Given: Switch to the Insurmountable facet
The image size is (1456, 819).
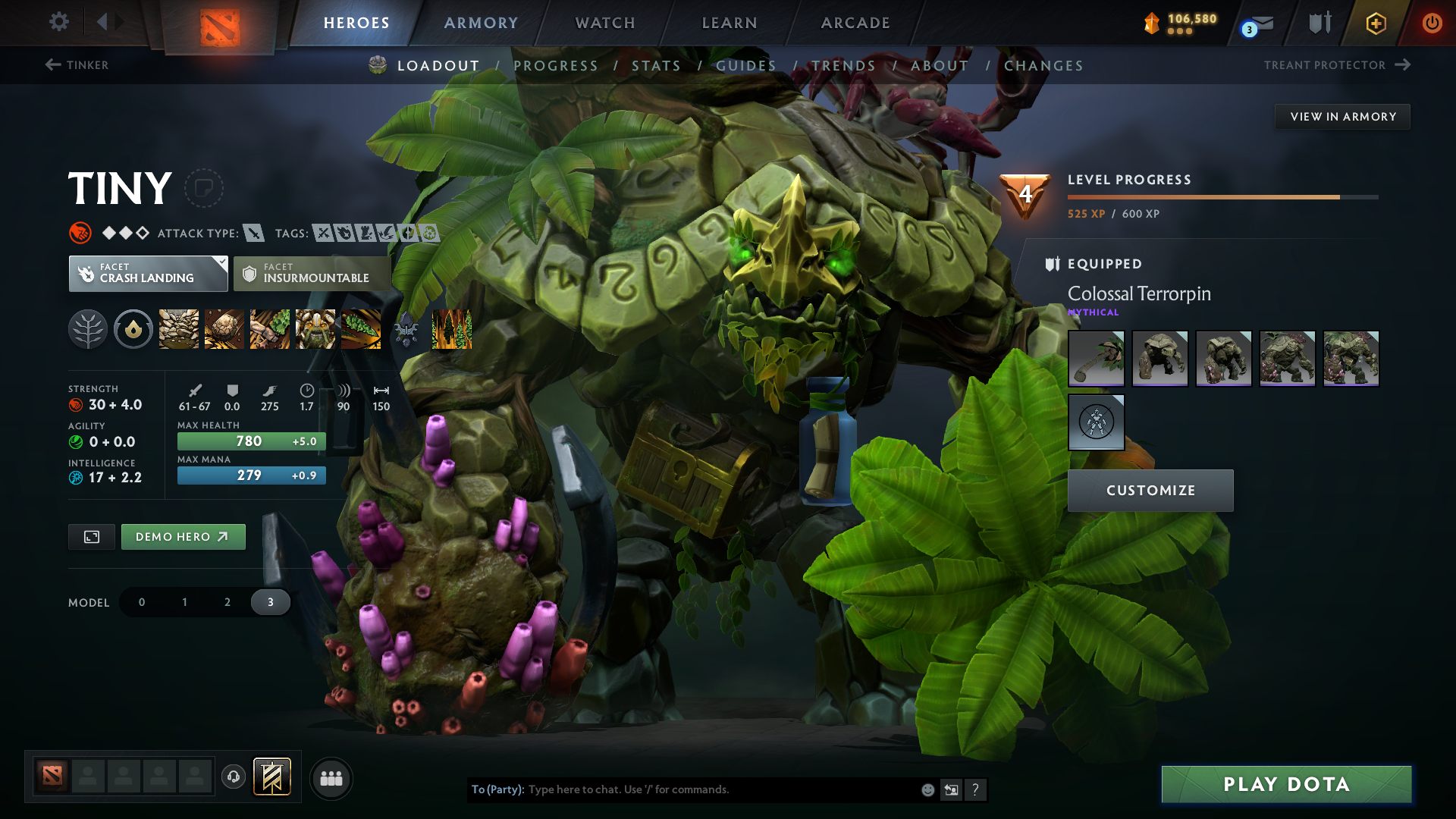Looking at the screenshot, I should coord(312,273).
